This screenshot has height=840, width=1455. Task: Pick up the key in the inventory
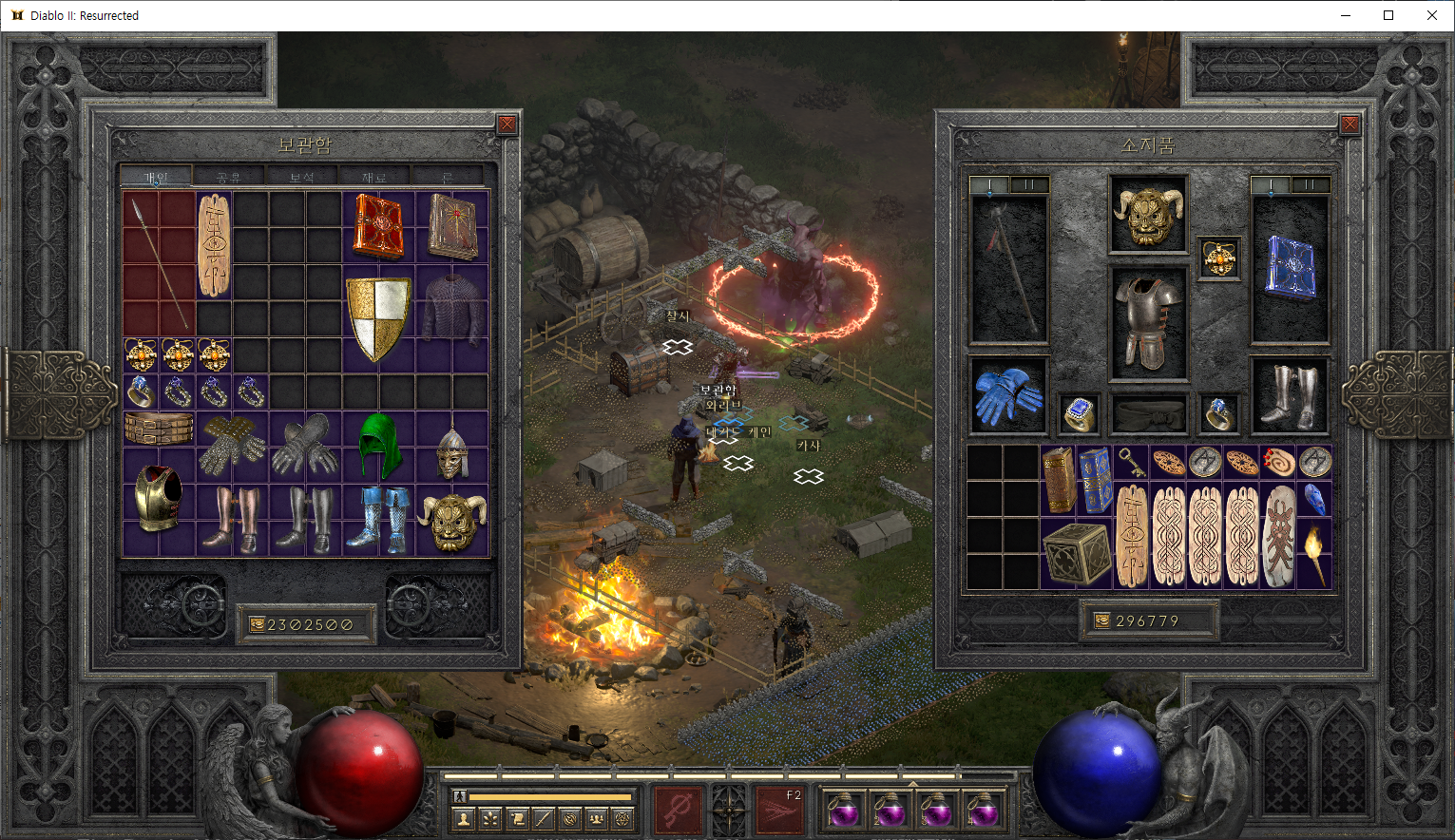[1130, 462]
